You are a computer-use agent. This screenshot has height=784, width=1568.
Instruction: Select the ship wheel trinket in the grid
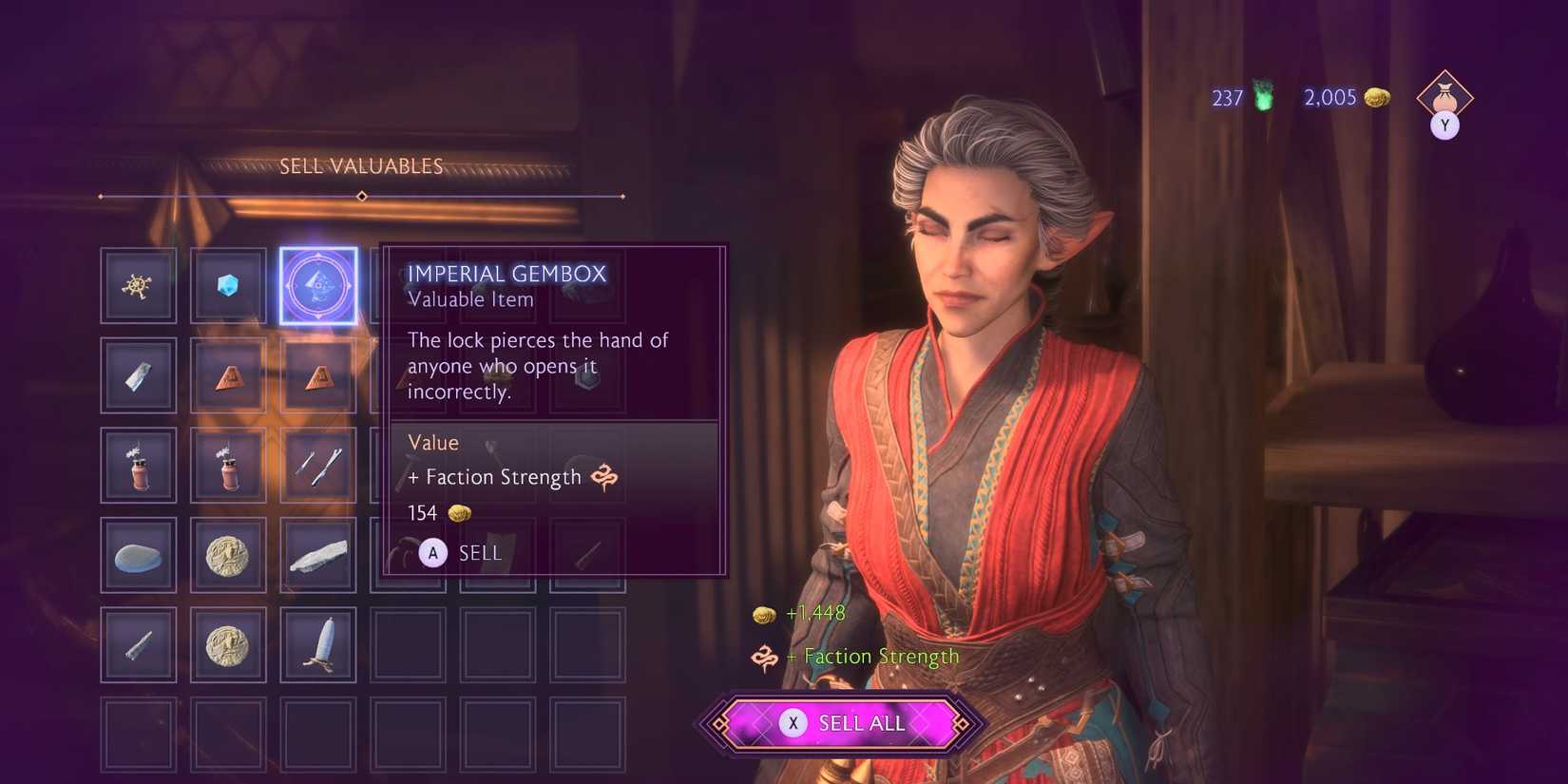pos(138,285)
